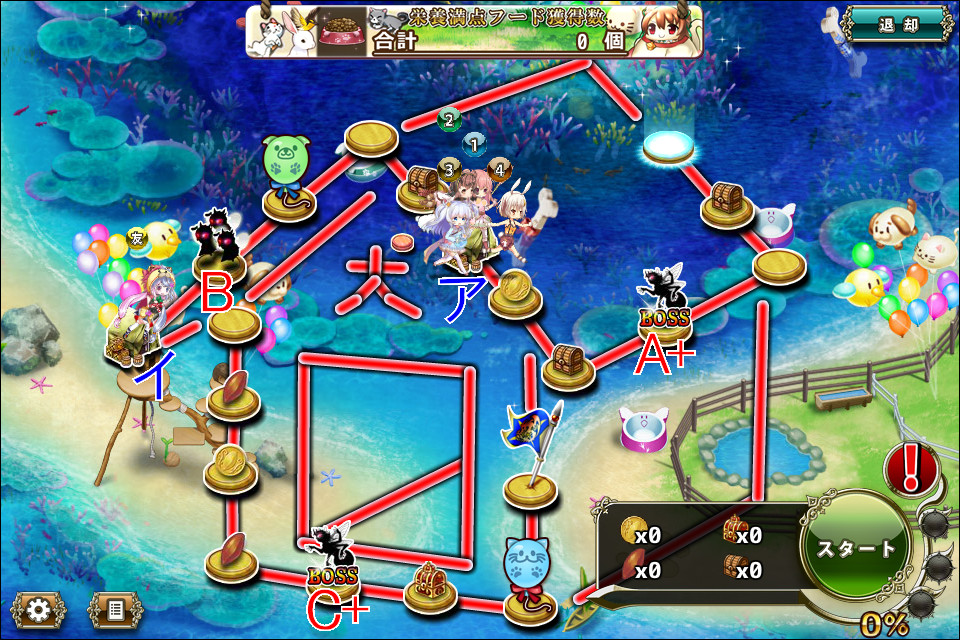Activate the red exclamation mark button
960x640 pixels.
(911, 467)
